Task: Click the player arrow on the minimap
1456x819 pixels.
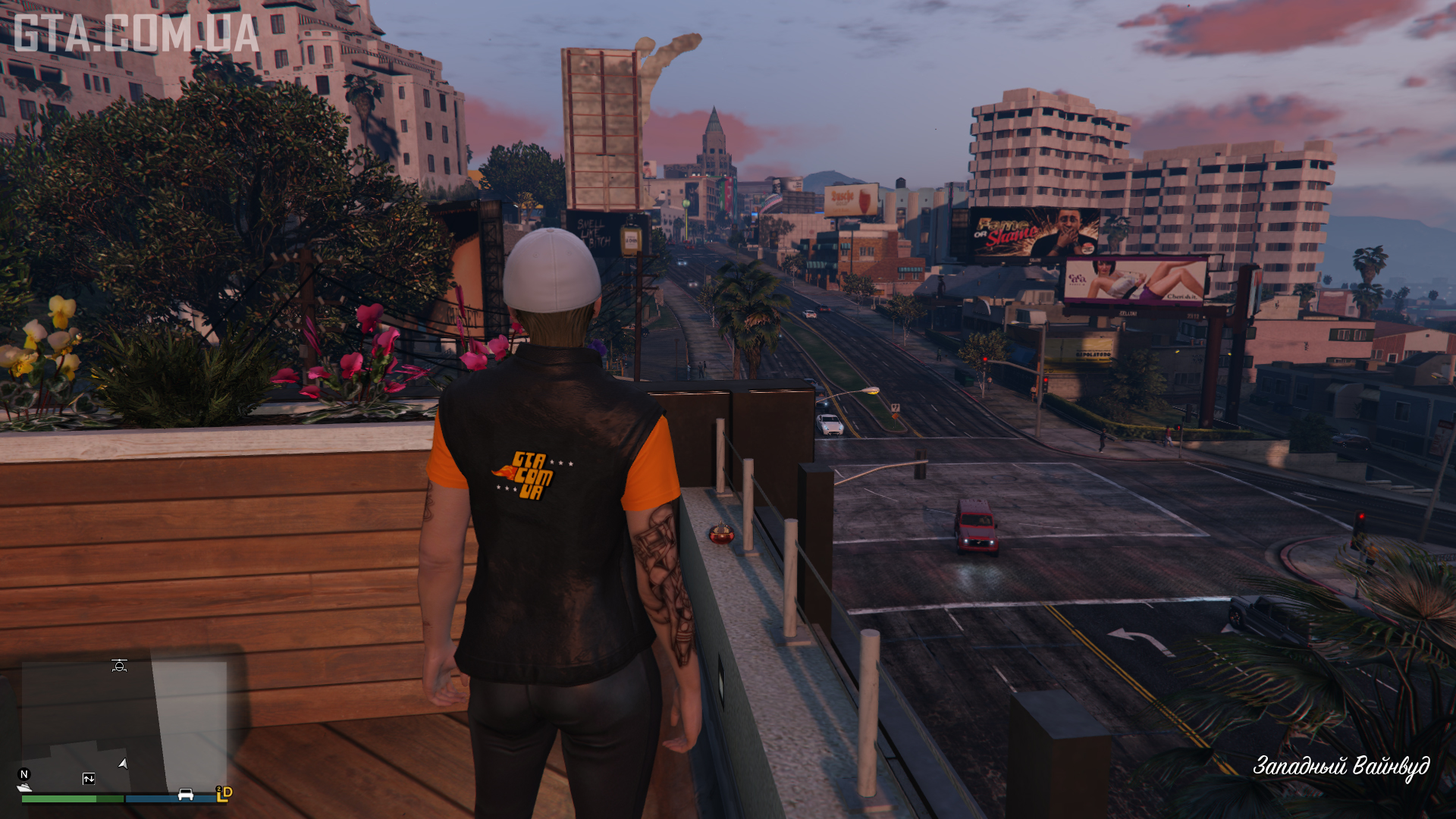Action: point(123,764)
